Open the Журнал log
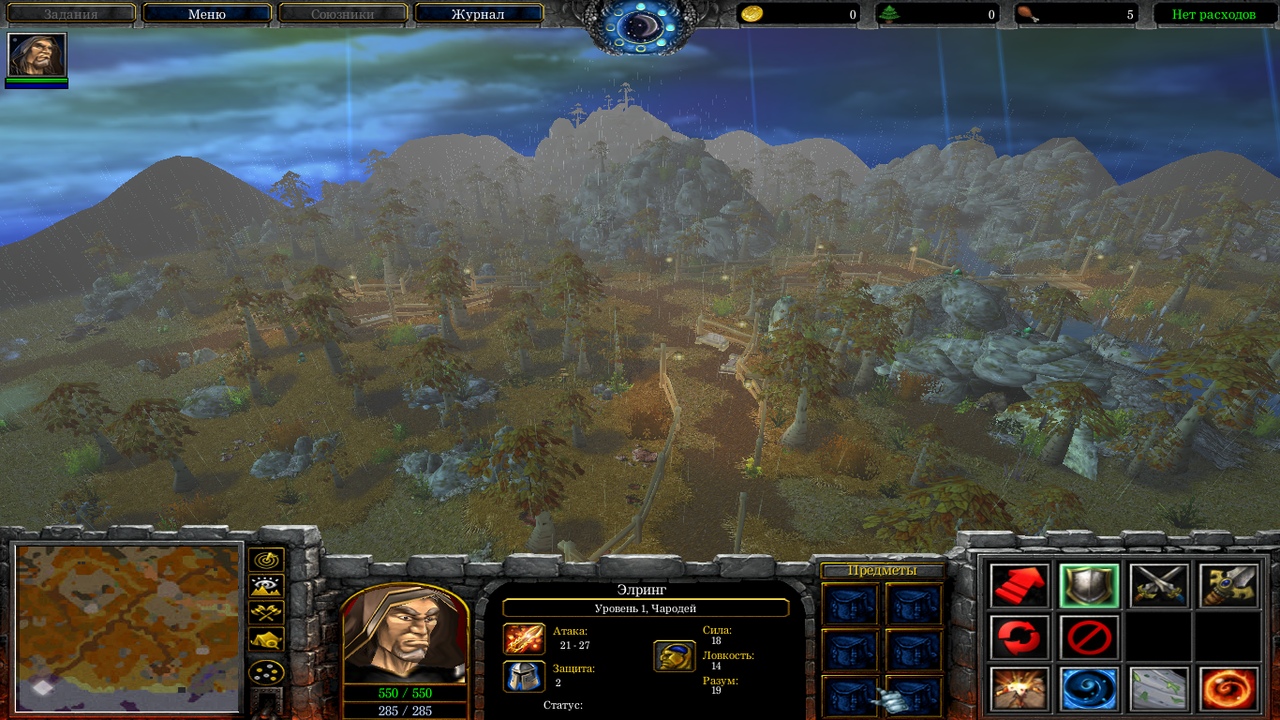1280x720 pixels. 478,14
